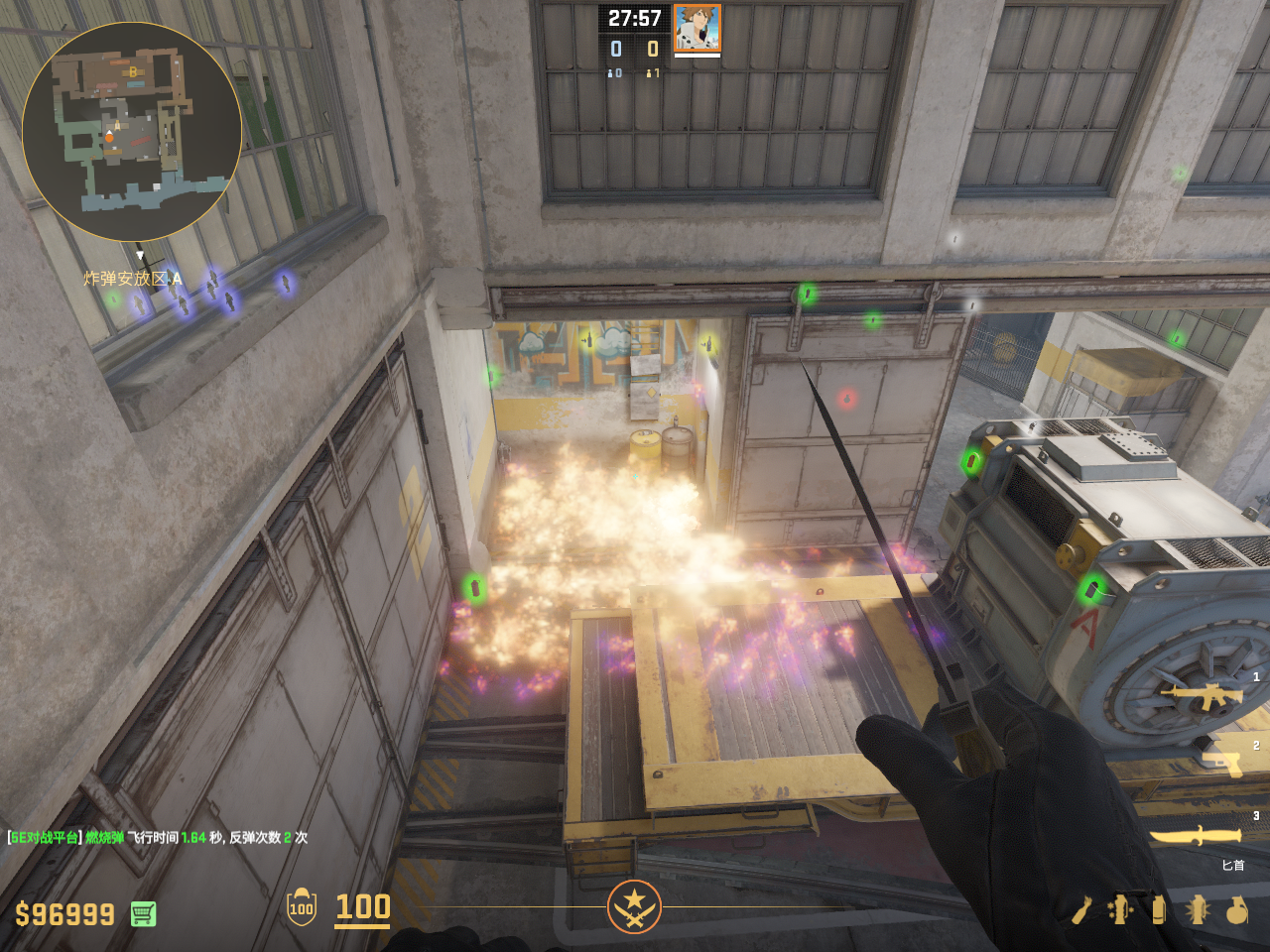Click the circular radar minimap
Viewport: 1270px width, 952px height.
pos(132,132)
